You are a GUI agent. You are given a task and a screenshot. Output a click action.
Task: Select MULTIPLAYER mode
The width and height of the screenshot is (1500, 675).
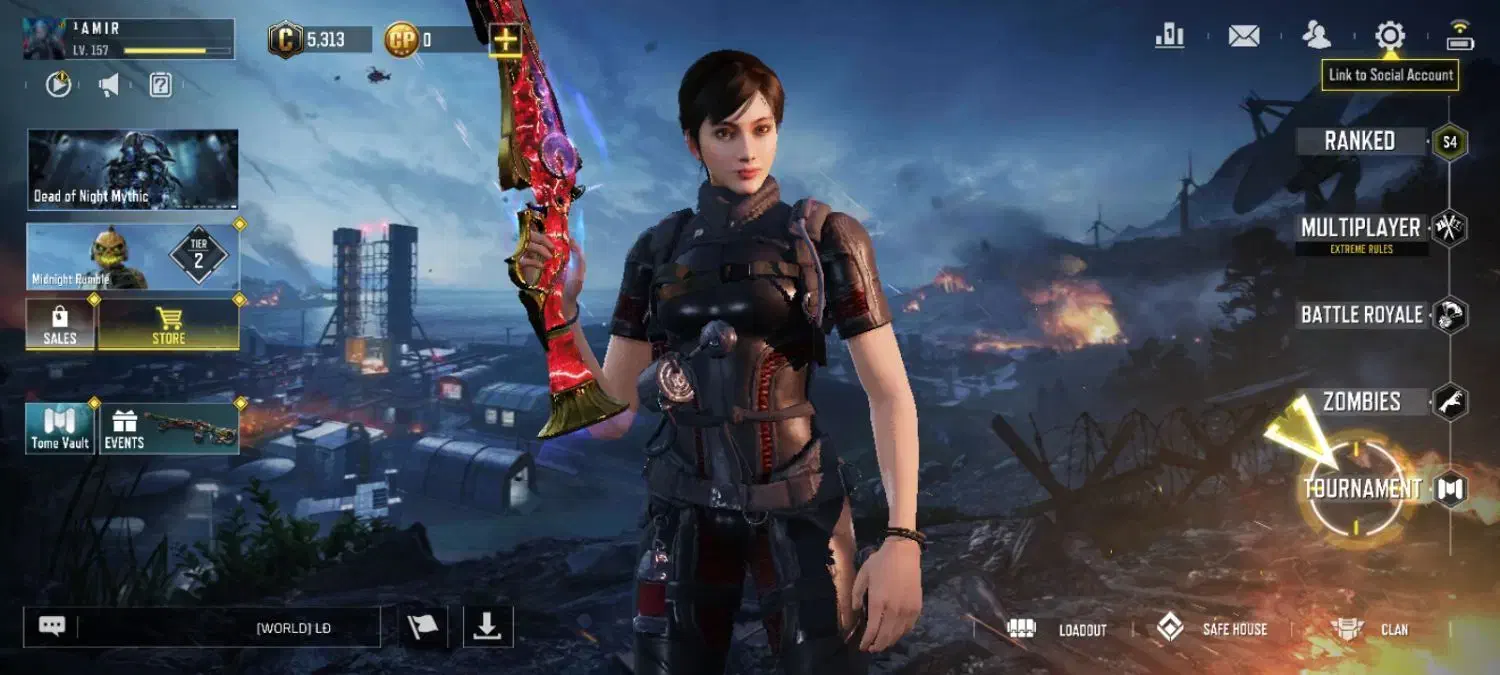1360,229
